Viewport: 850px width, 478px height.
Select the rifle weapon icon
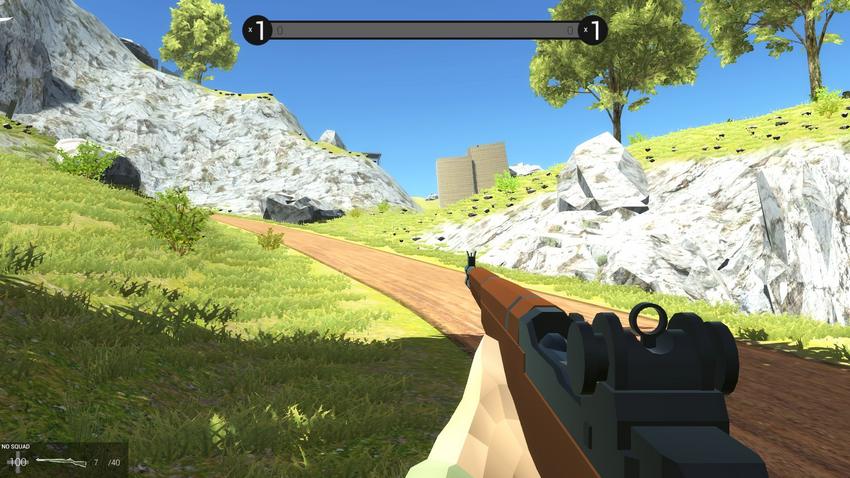point(60,462)
